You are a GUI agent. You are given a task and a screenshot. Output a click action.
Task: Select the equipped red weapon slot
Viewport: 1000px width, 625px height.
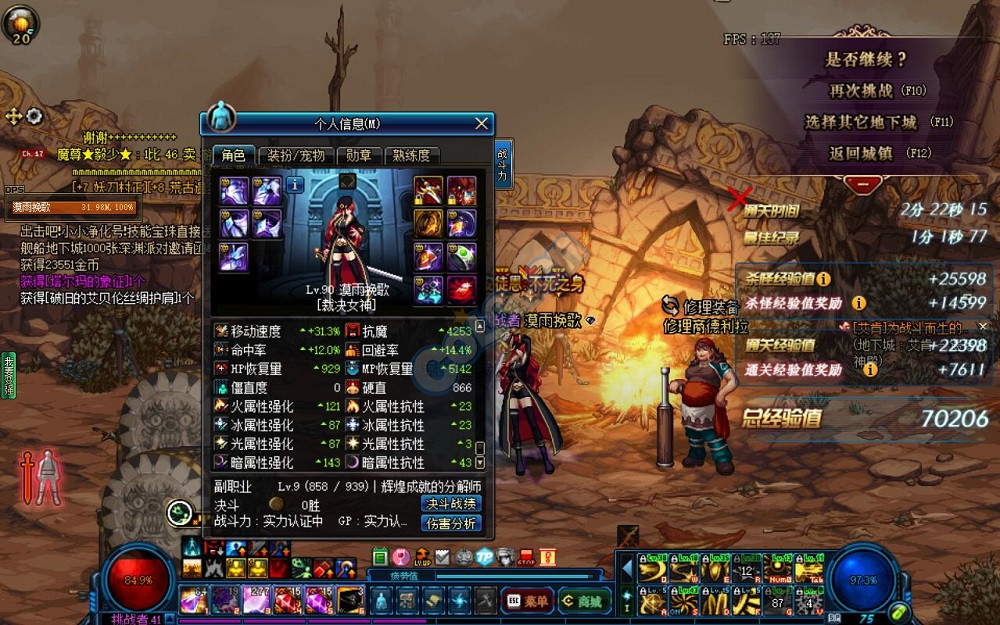coord(428,190)
